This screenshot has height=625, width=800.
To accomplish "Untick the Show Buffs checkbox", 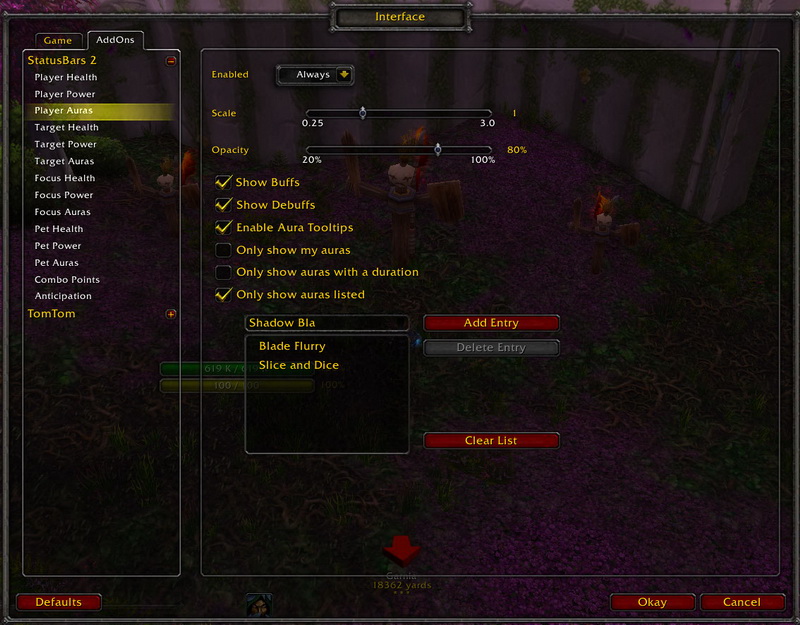I will 223,182.
